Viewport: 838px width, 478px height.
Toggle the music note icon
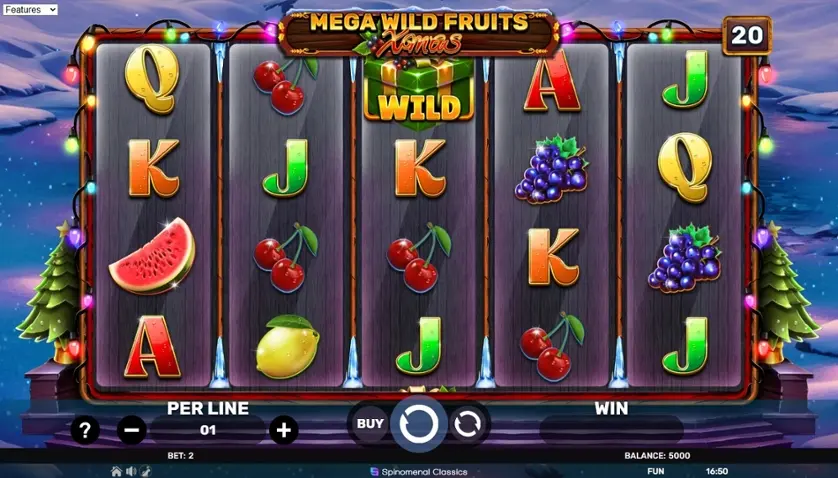click(x=145, y=471)
